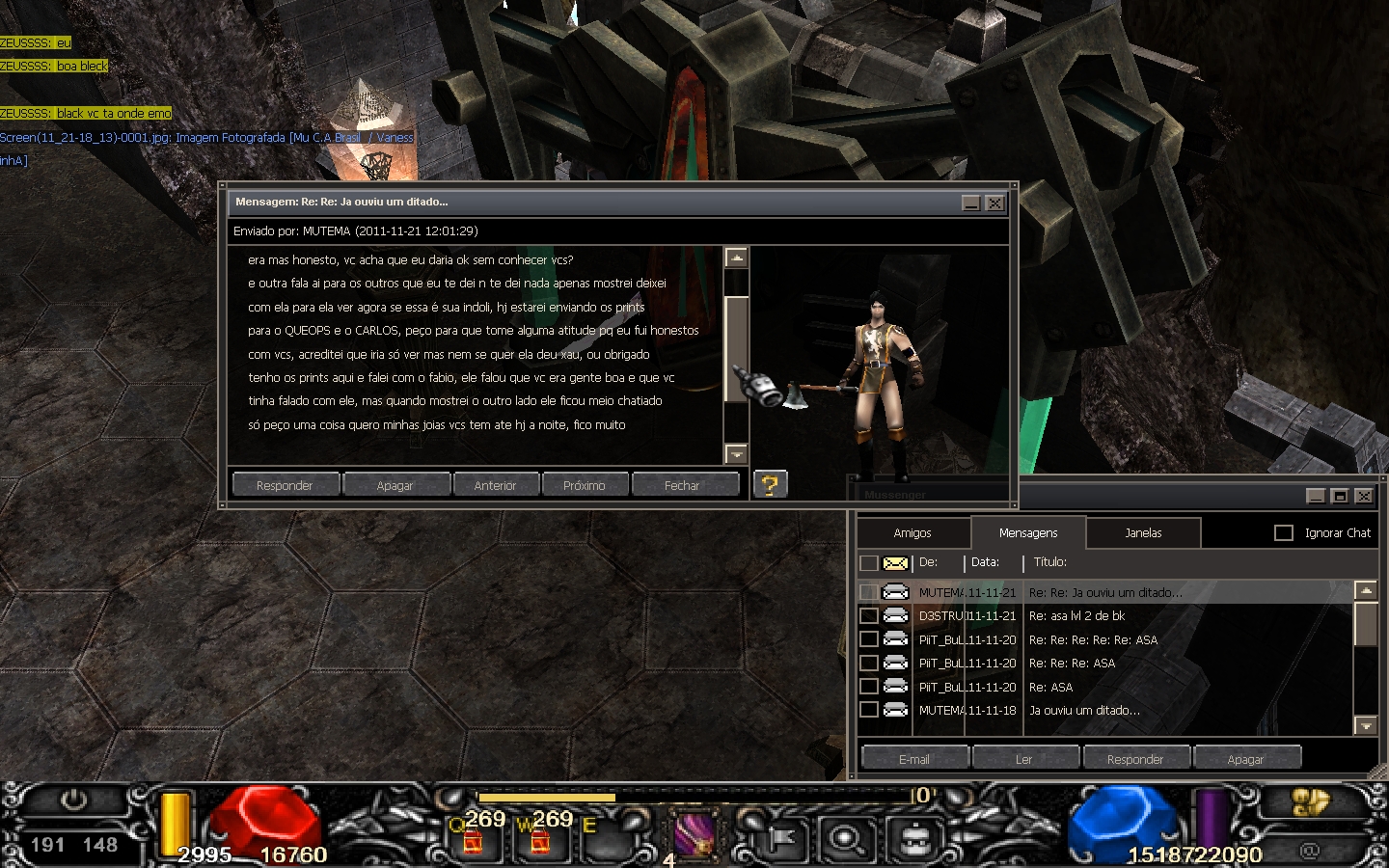Delete message with the message window's Apagar button
The image size is (1389, 868).
click(395, 485)
